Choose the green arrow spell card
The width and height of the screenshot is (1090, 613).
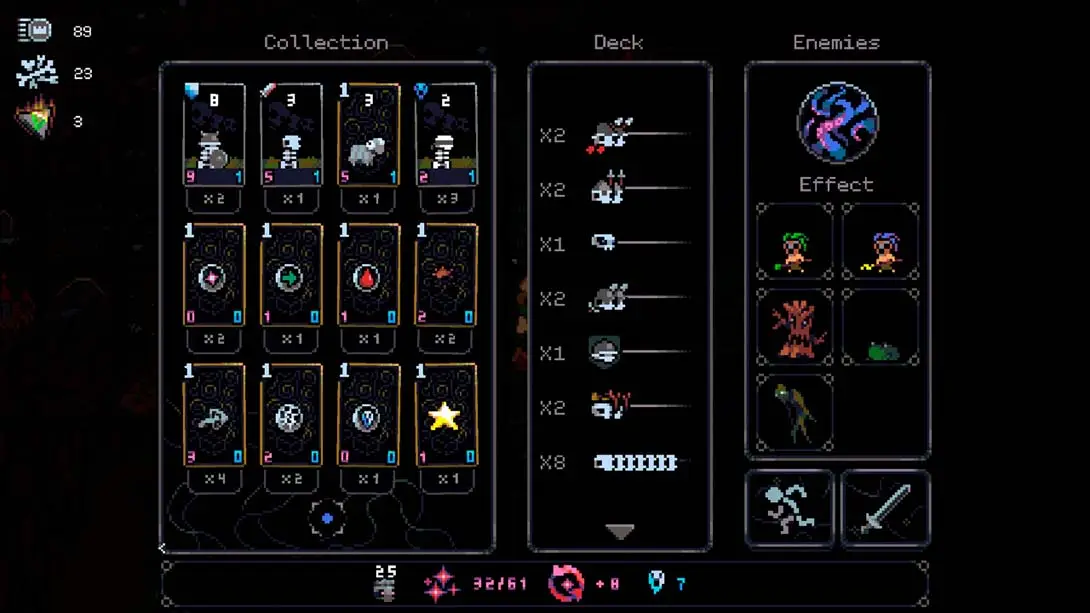point(290,276)
